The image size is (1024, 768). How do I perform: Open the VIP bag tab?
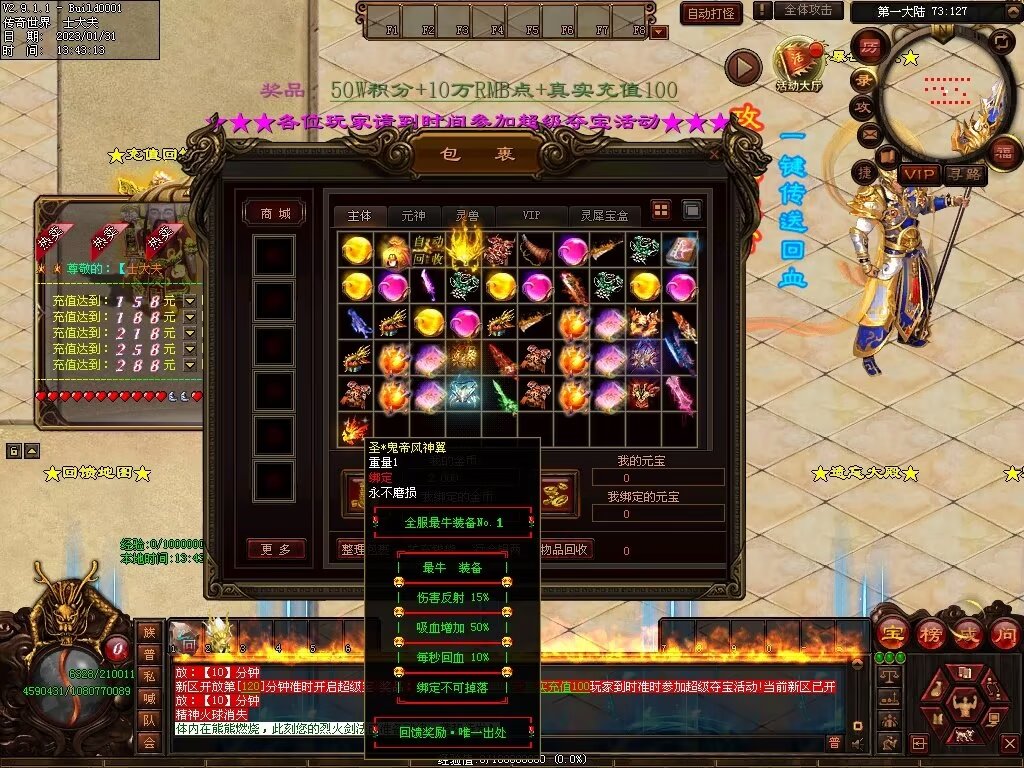(530, 215)
